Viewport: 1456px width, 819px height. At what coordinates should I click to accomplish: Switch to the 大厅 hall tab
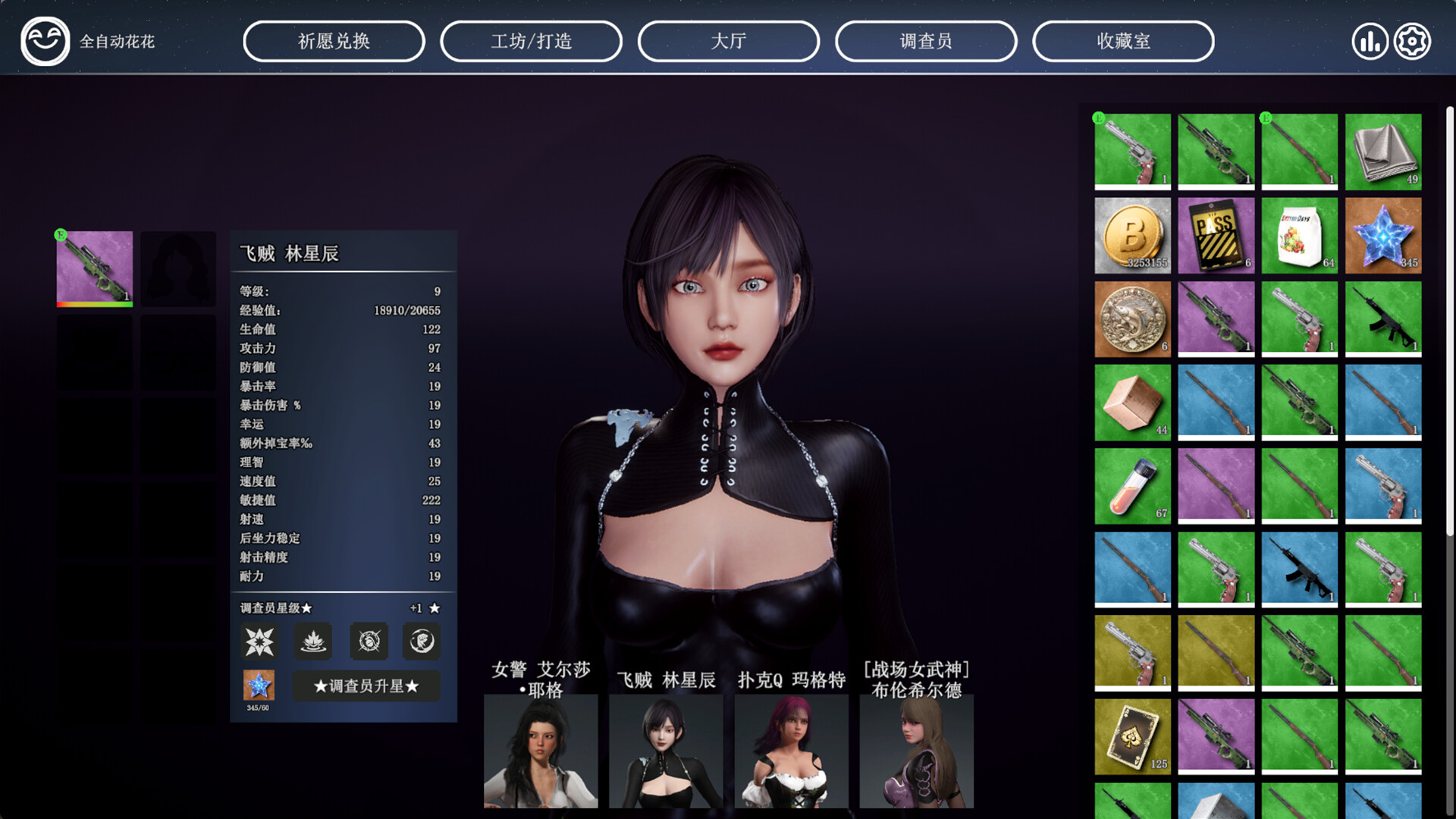729,41
